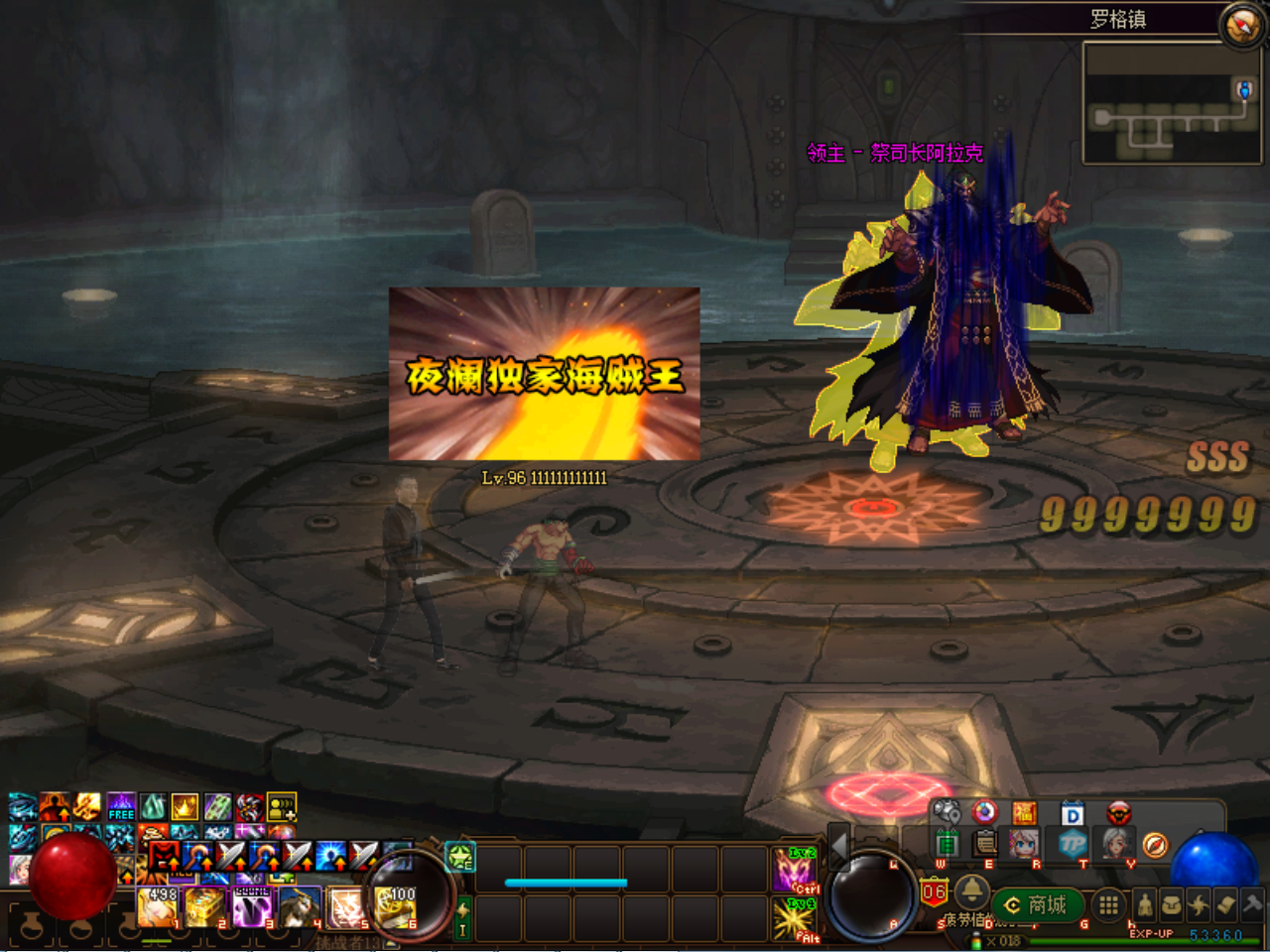The image size is (1270, 952).
Task: Open the orange compass shortcut icon
Action: pyautogui.click(x=1154, y=845)
